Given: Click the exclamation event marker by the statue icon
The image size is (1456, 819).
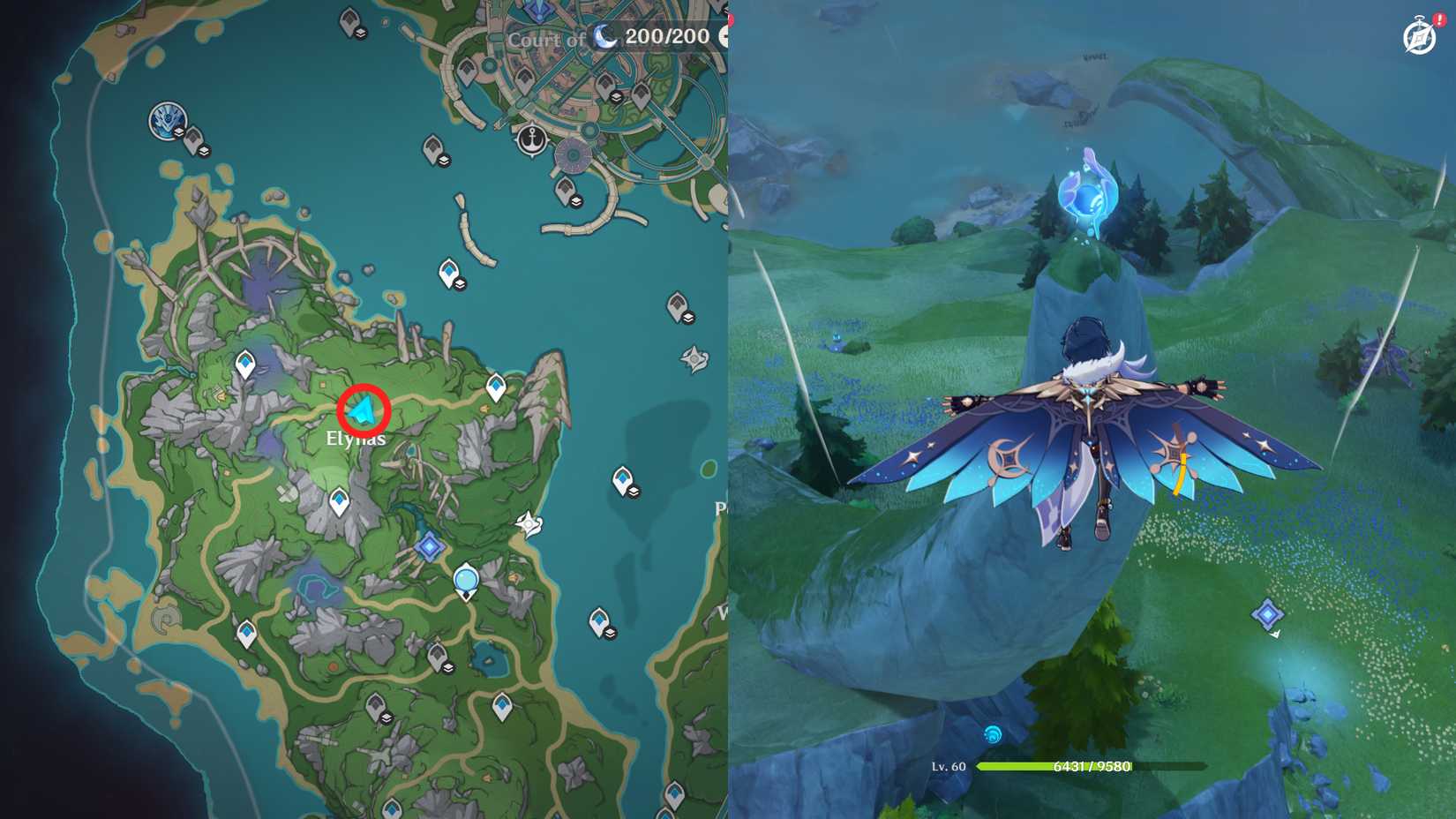Looking at the screenshot, I should [x=1440, y=19].
